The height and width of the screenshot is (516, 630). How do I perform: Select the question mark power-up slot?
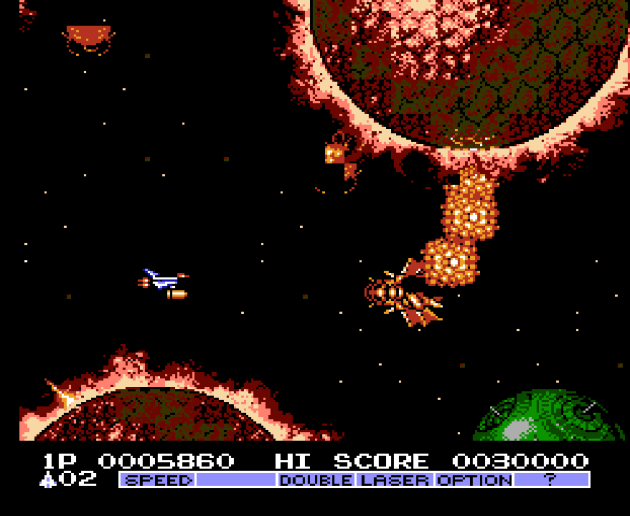(551, 480)
